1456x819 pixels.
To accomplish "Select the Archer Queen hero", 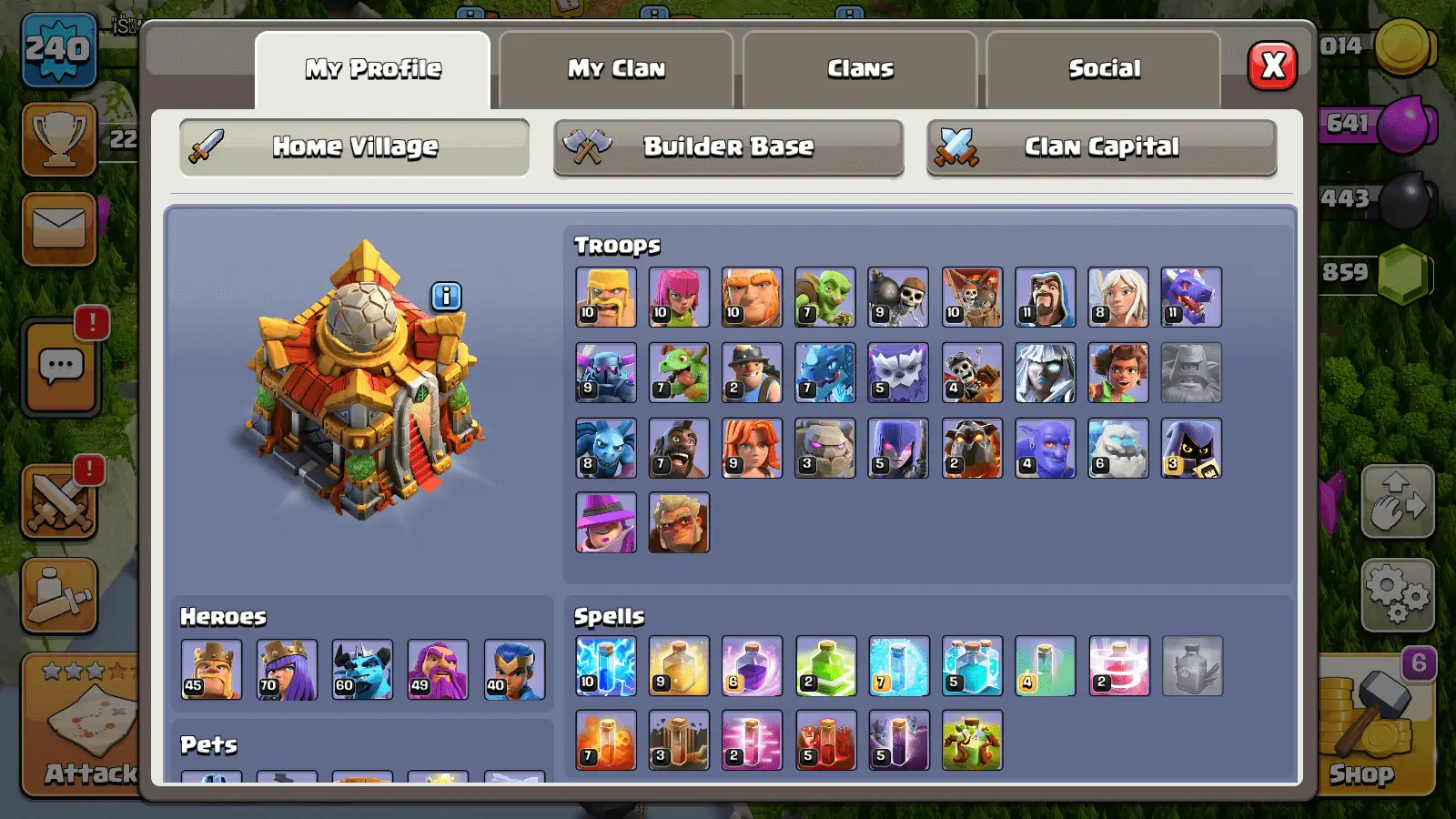I will tap(287, 670).
